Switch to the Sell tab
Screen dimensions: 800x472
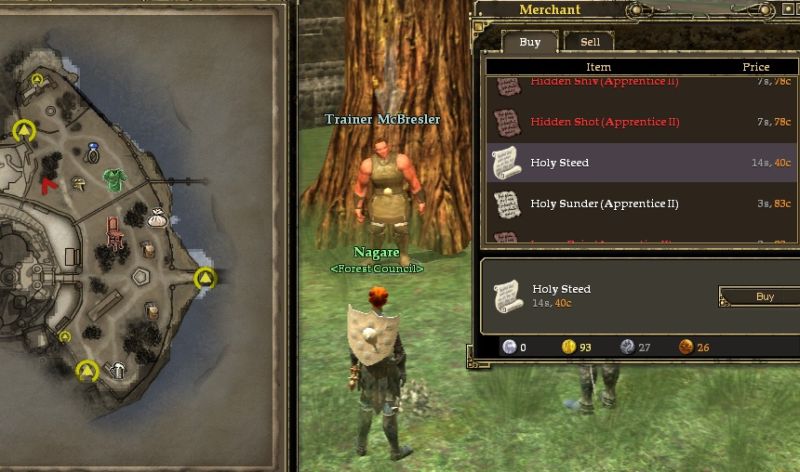[590, 42]
